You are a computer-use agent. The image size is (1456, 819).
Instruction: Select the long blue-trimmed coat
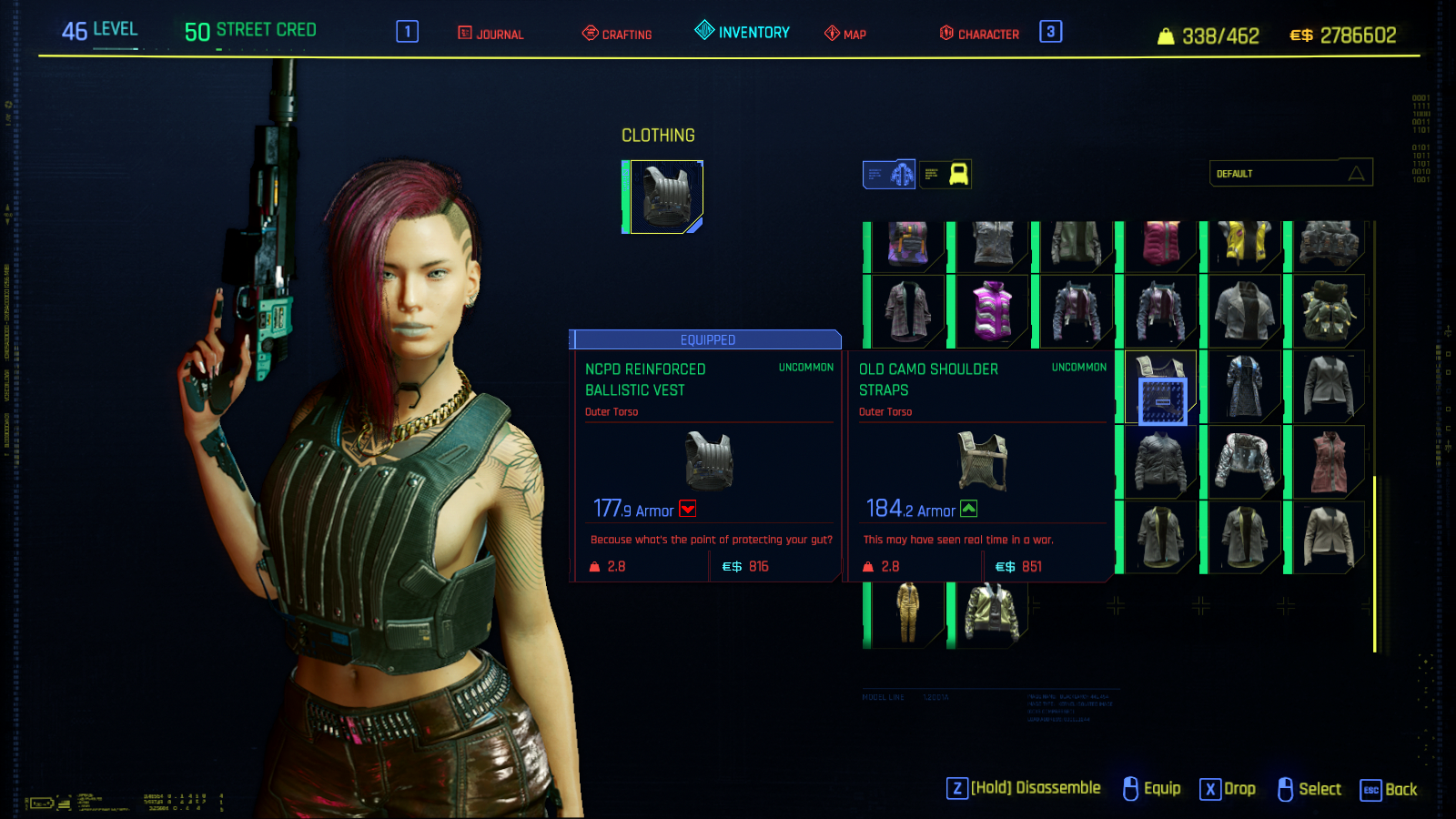pyautogui.click(x=1244, y=386)
